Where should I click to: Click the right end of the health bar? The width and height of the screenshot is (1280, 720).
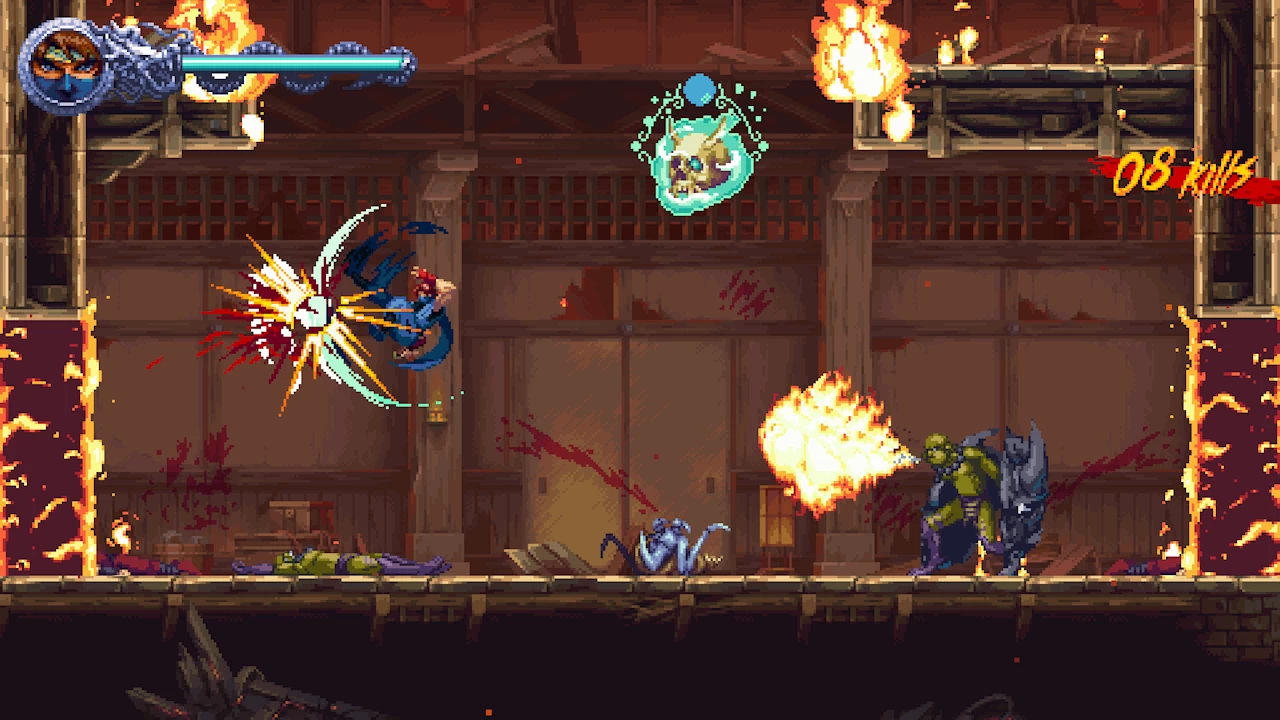[x=398, y=60]
